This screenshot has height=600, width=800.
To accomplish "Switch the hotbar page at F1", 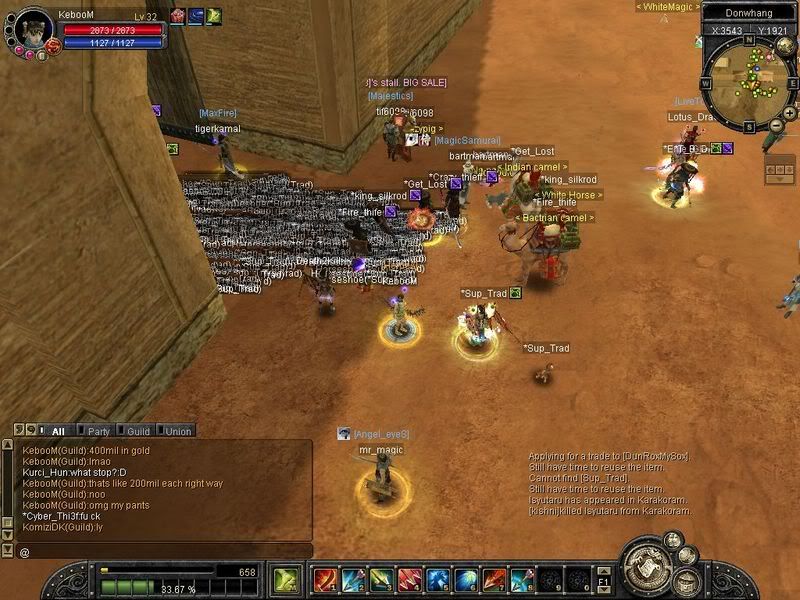I will pyautogui.click(x=603, y=581).
